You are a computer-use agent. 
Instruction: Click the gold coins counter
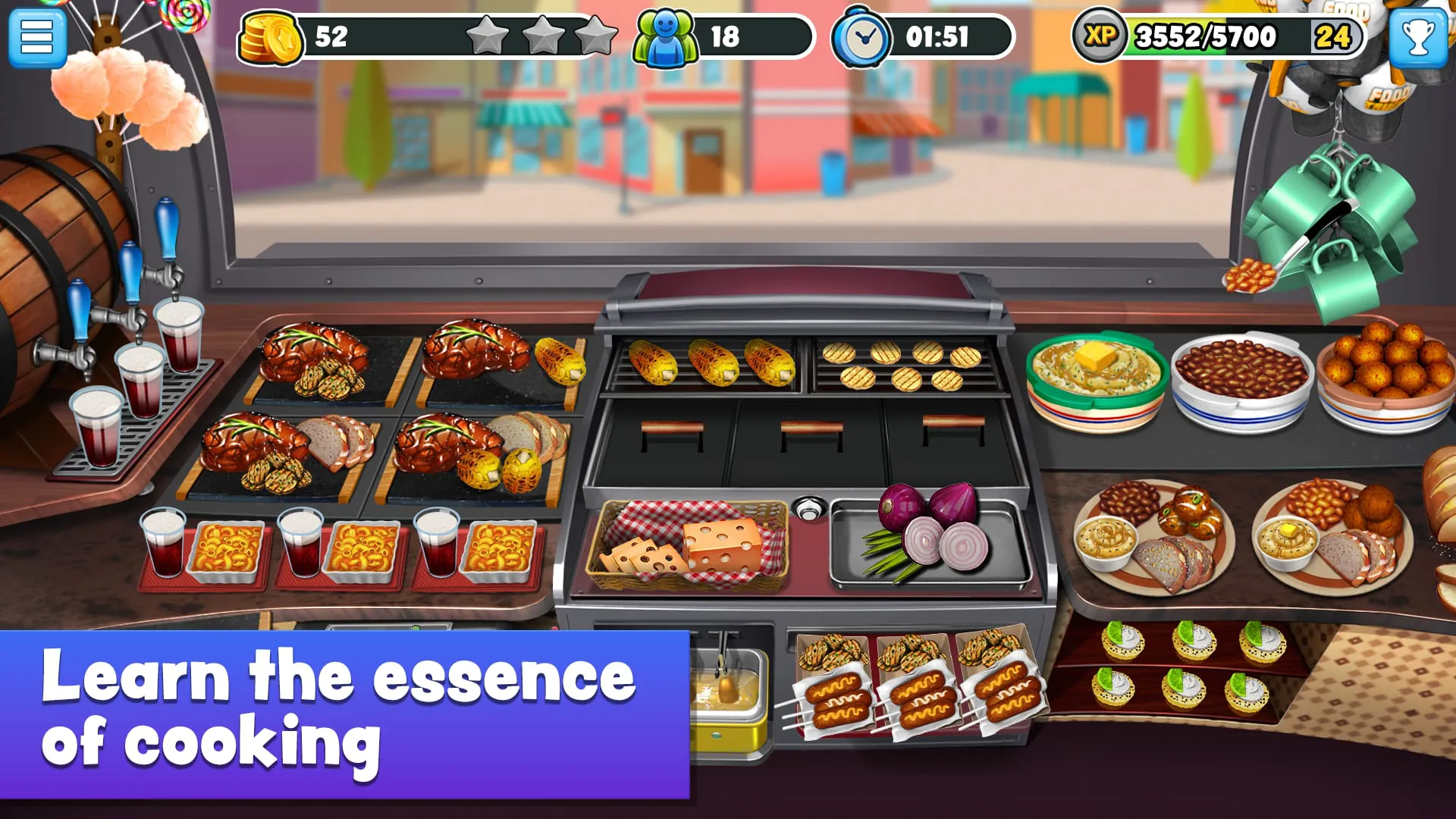pos(268,34)
